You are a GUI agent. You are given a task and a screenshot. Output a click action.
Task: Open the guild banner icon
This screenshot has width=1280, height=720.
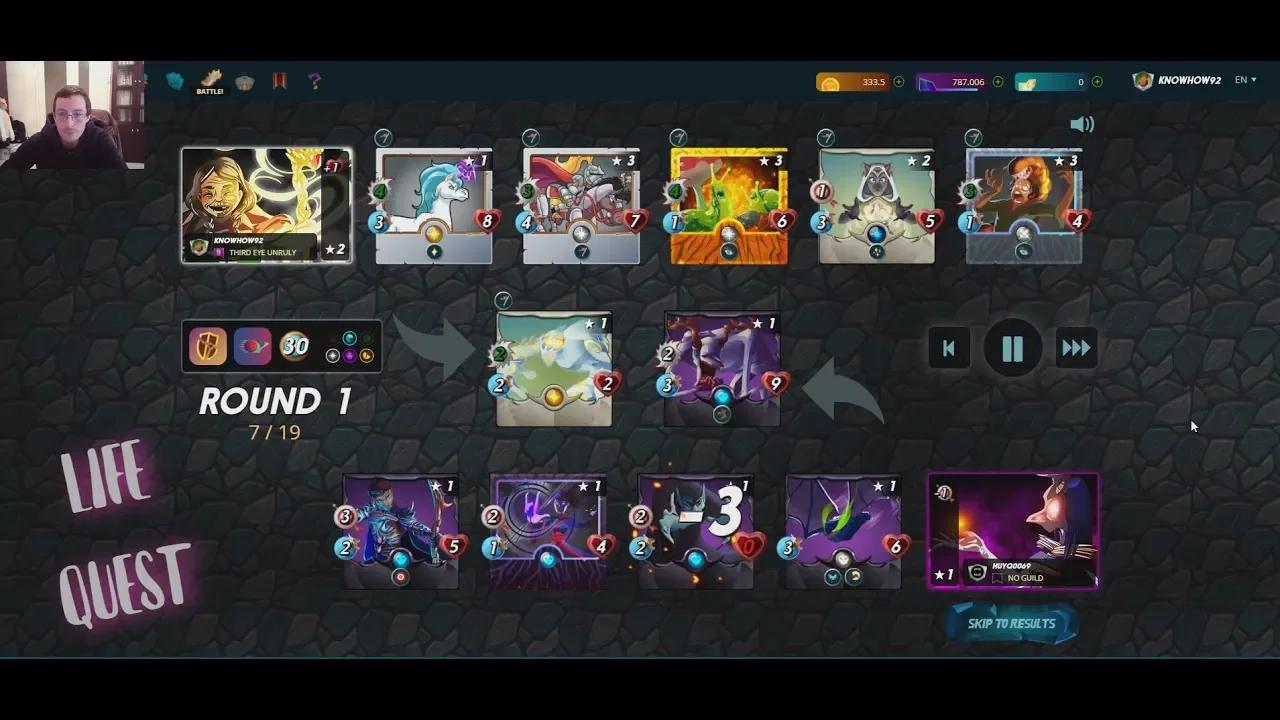(x=279, y=82)
